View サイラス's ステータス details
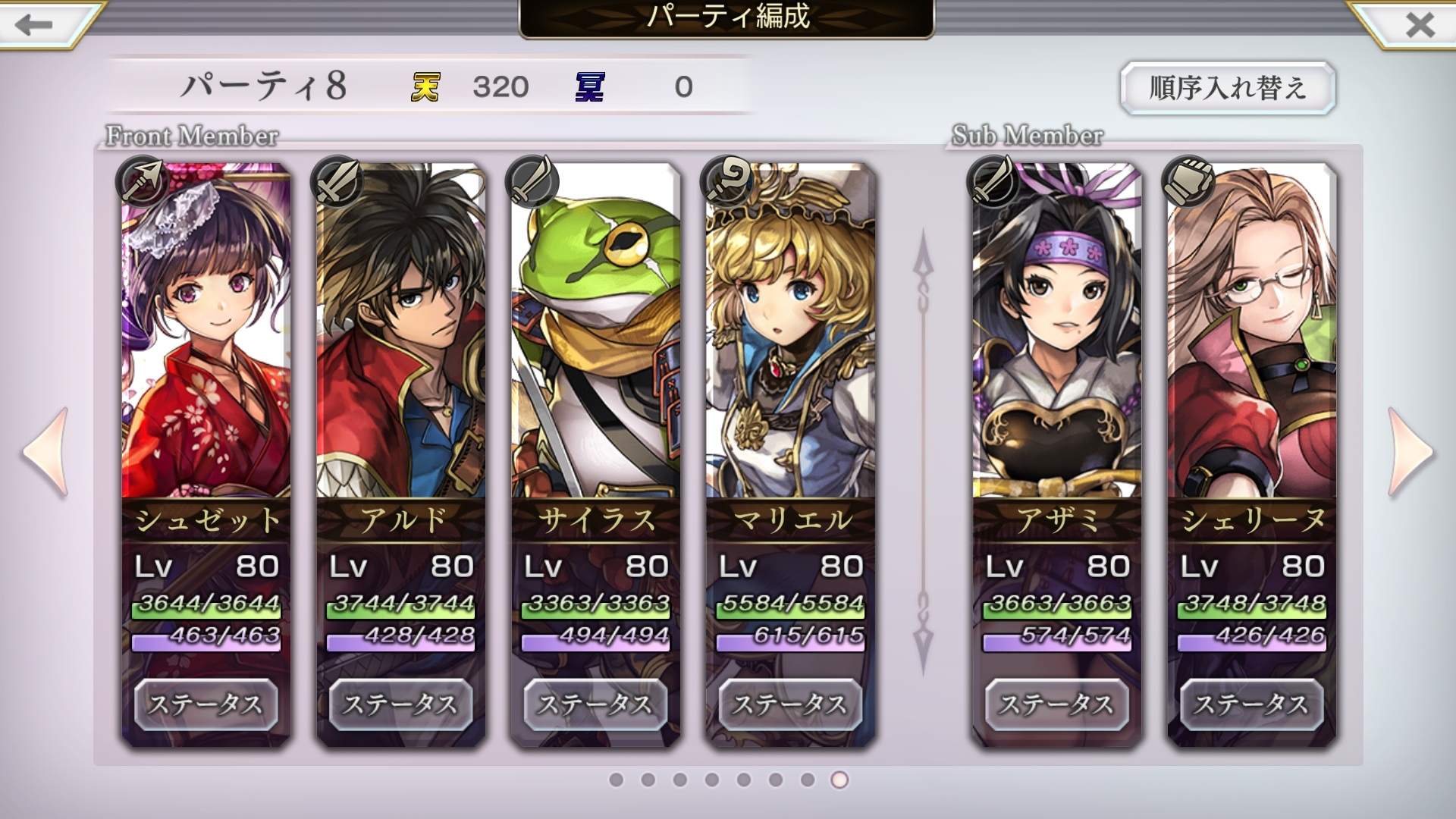The image size is (1456, 819). click(x=595, y=704)
